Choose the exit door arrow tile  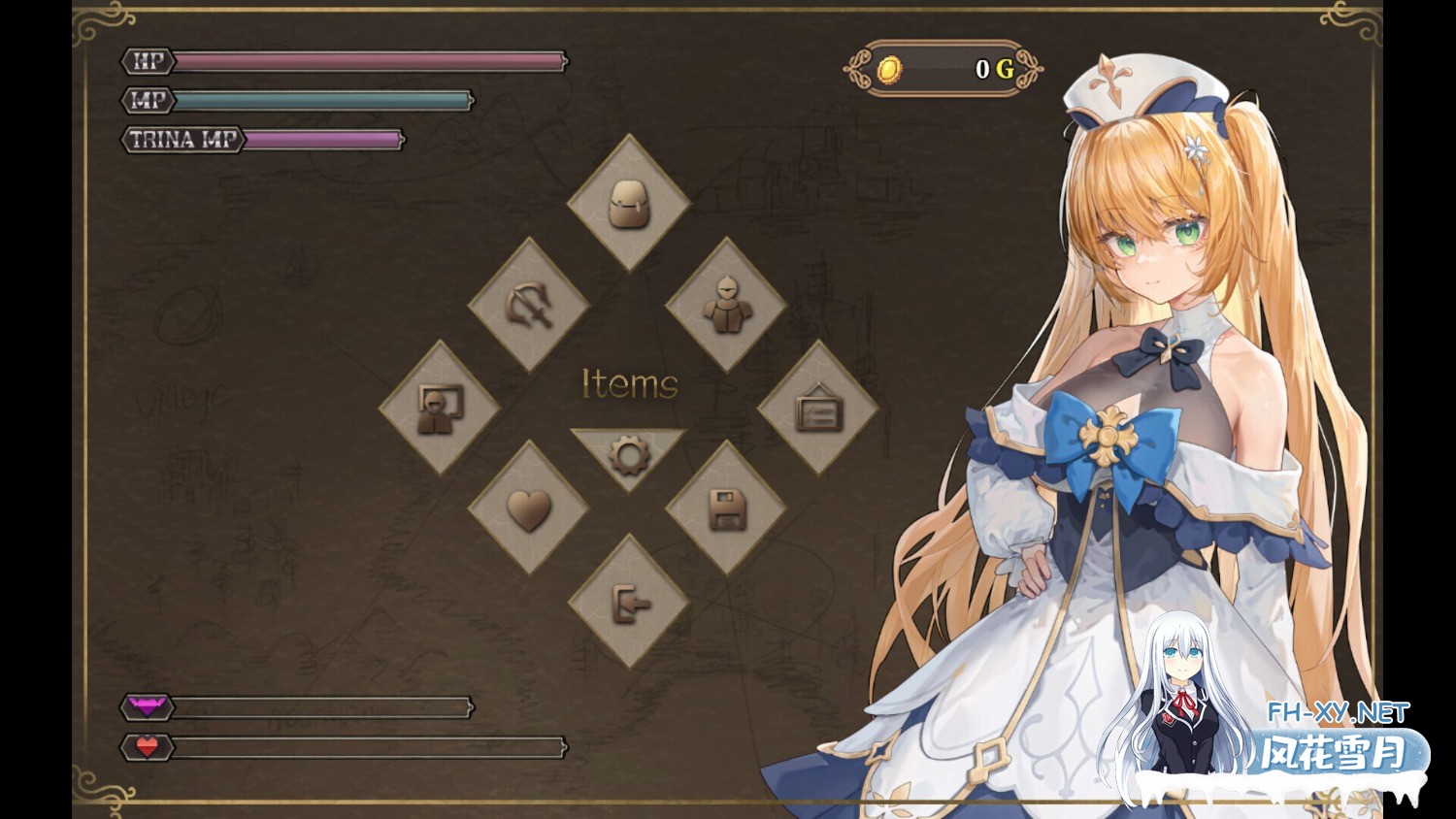(629, 603)
